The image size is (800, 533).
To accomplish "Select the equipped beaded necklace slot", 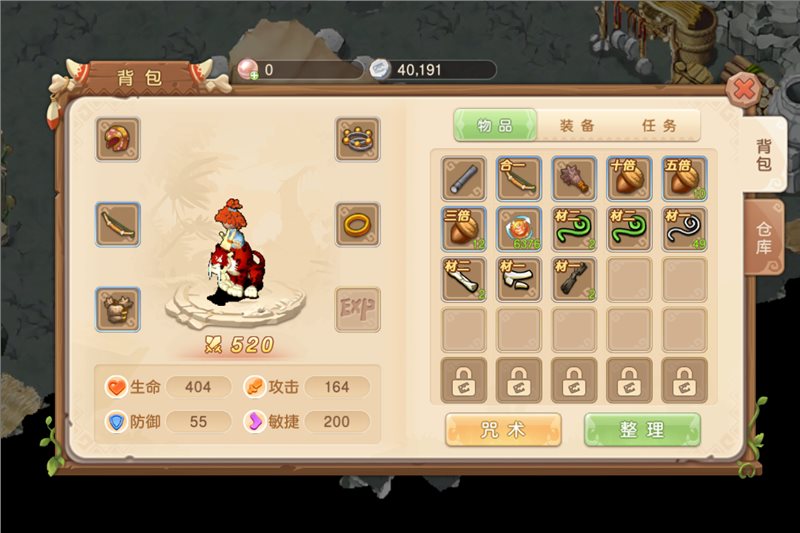I will (x=357, y=139).
